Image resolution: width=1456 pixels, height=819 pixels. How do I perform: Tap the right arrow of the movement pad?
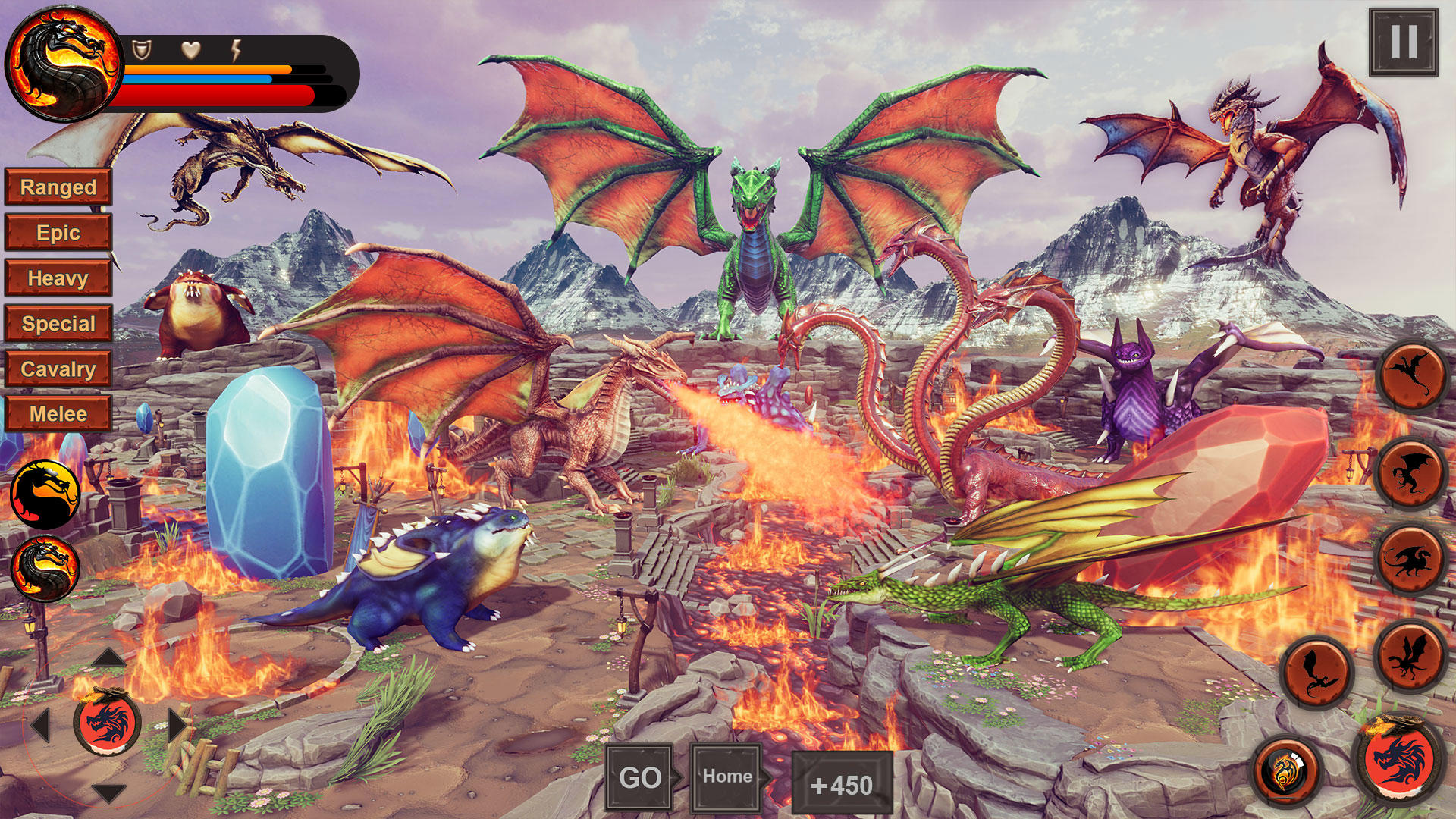[x=177, y=725]
